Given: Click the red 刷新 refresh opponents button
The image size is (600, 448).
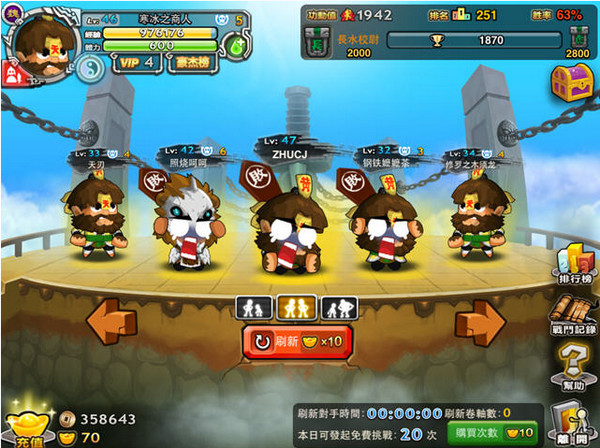Looking at the screenshot, I should pyautogui.click(x=298, y=342).
